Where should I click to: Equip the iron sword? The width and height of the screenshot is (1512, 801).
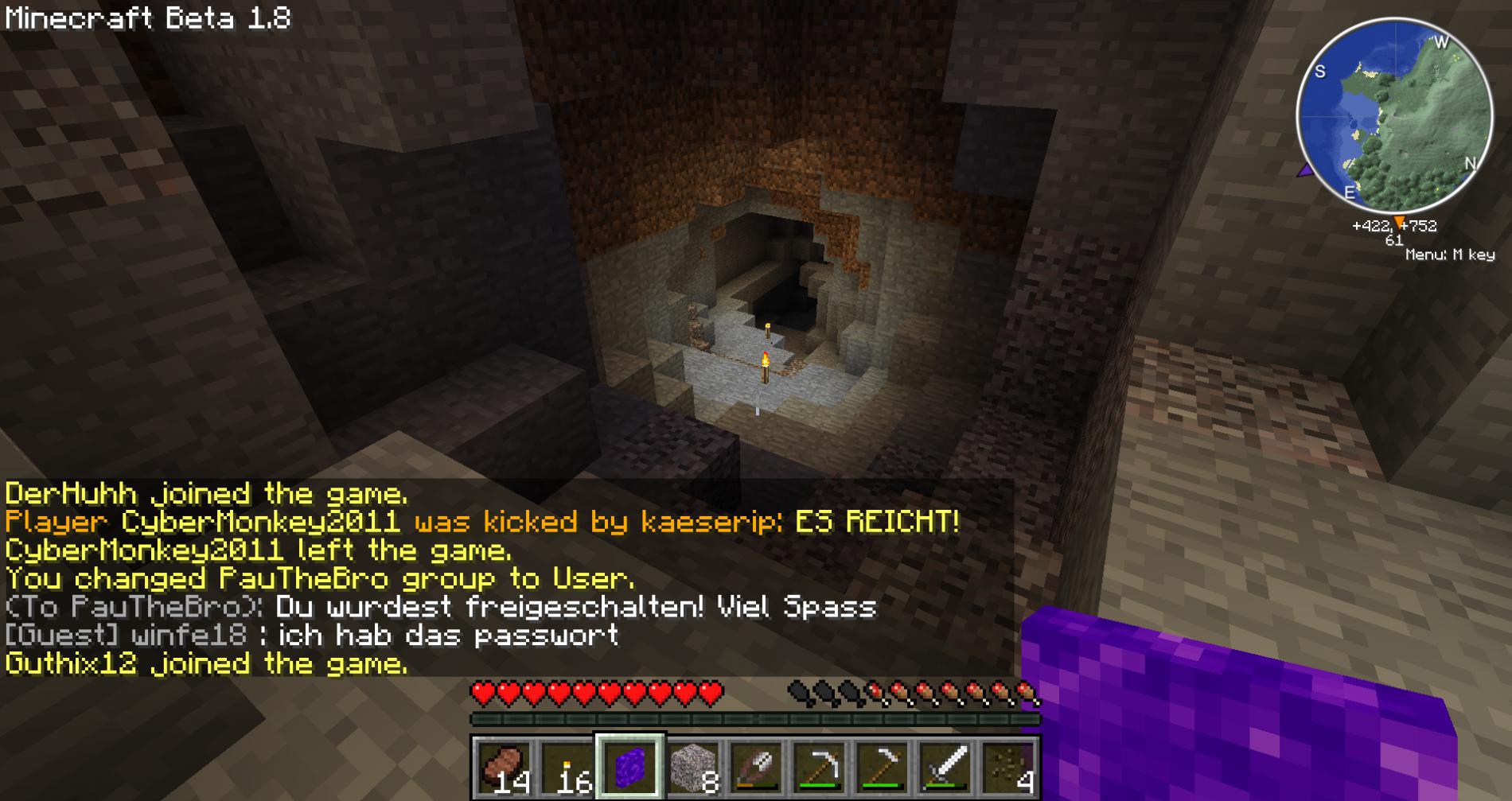point(946,768)
